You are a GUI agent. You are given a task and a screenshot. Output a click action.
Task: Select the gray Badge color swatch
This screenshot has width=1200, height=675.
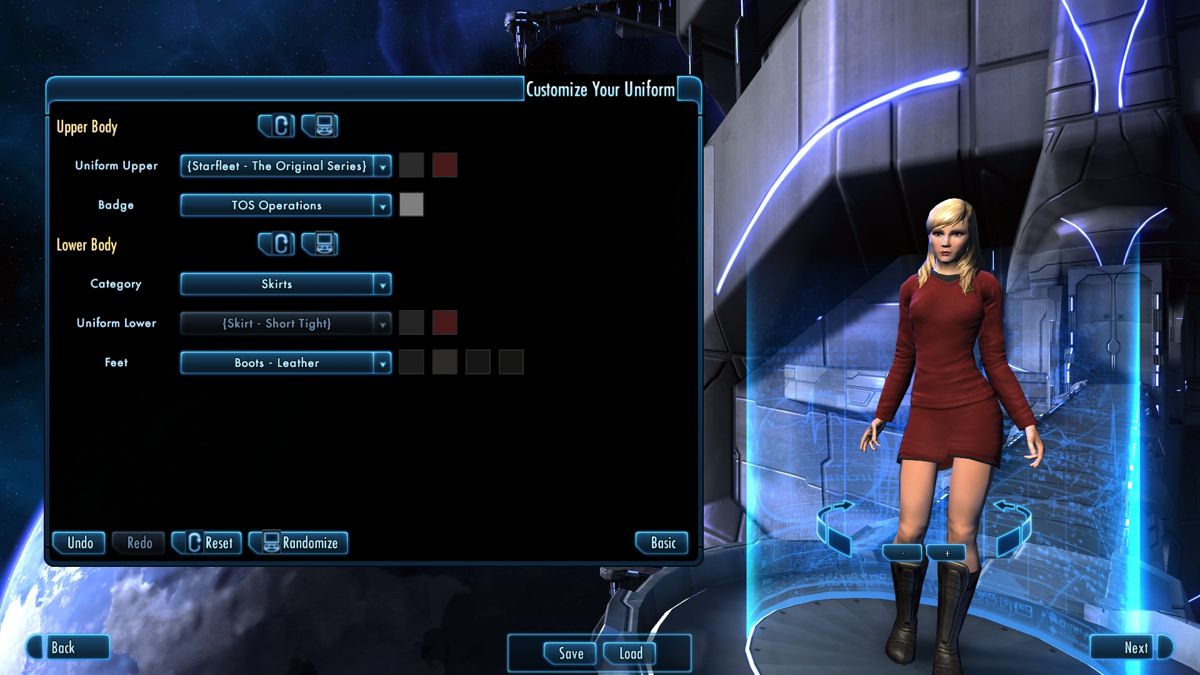point(411,205)
